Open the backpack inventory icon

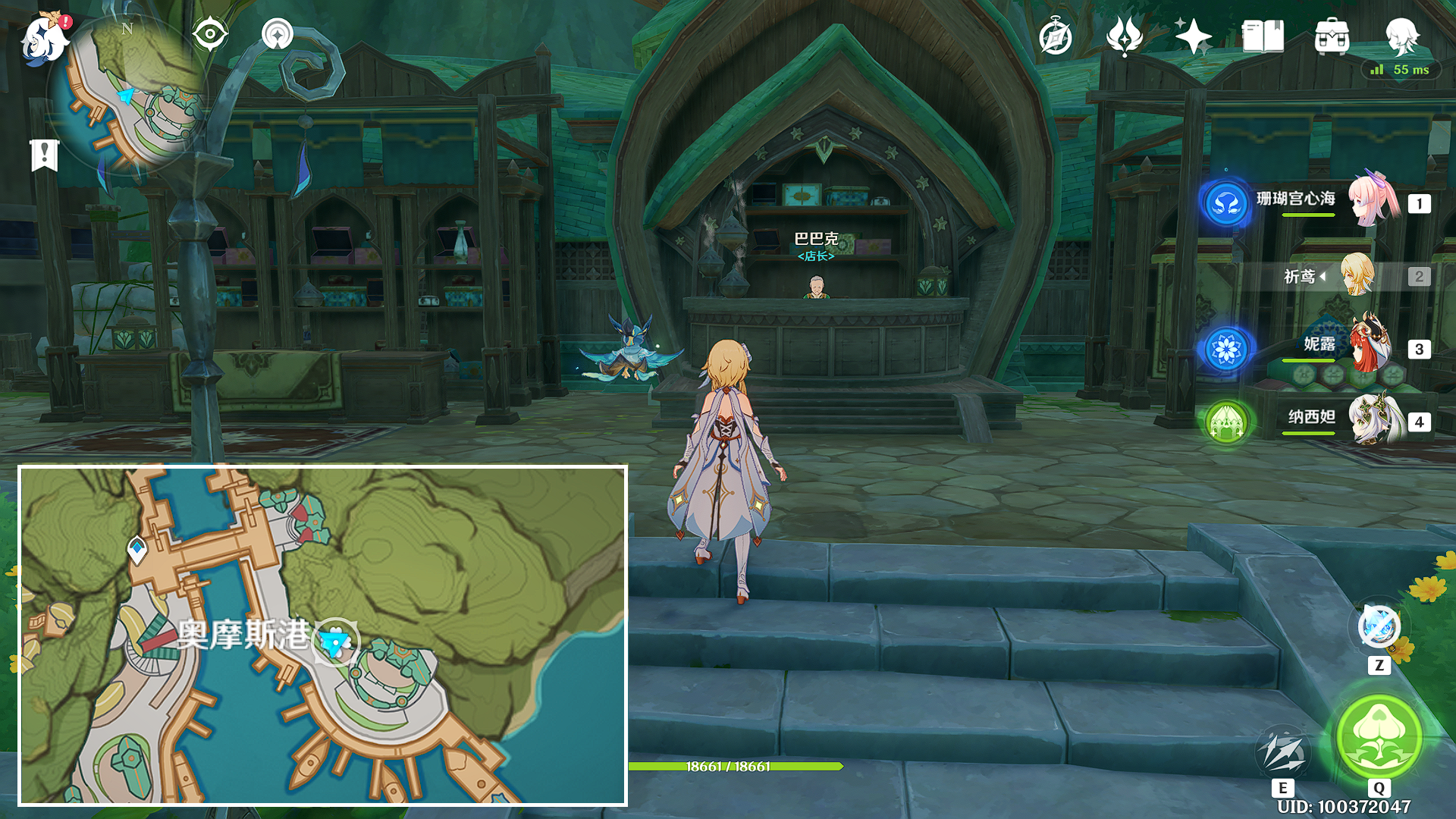coord(1332,36)
